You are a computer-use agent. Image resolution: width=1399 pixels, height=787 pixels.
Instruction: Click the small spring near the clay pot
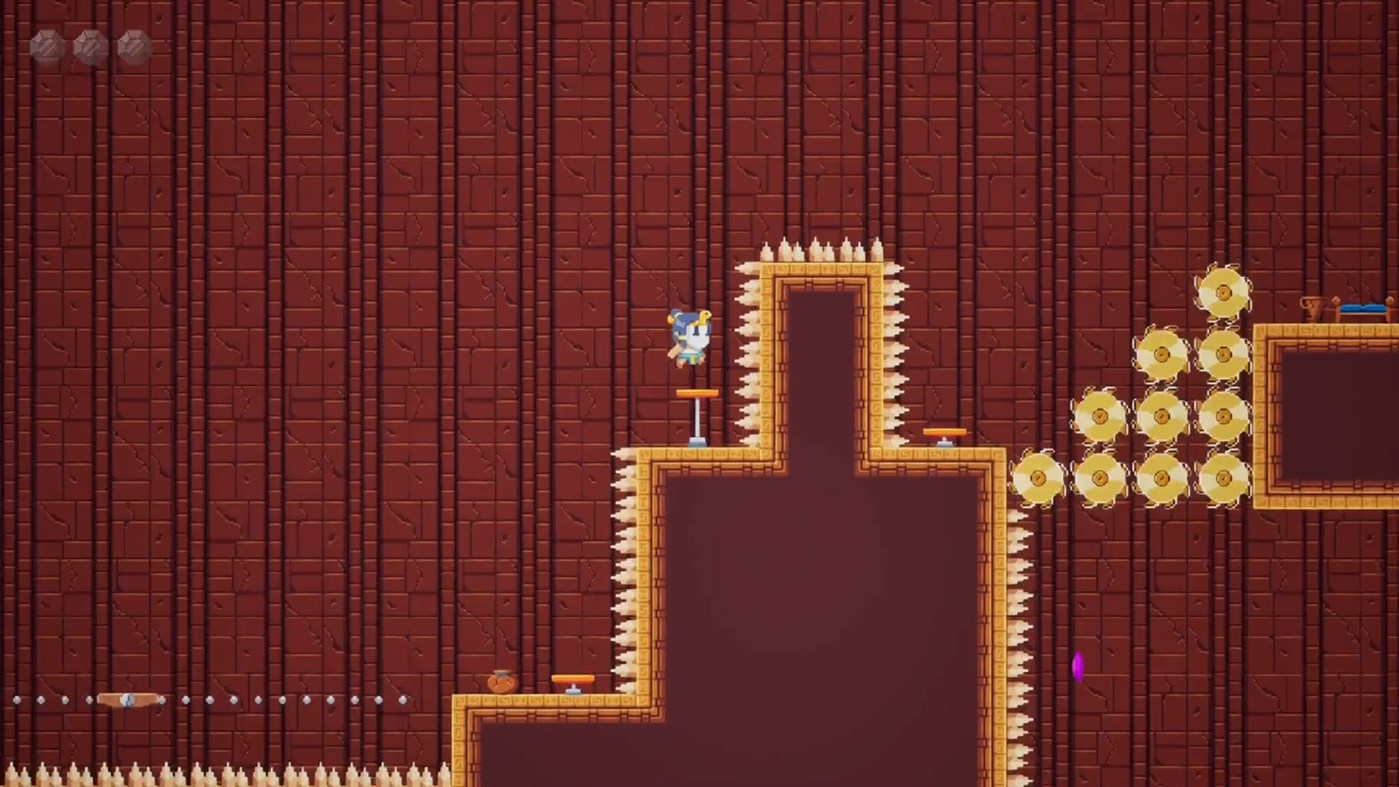pos(571,680)
